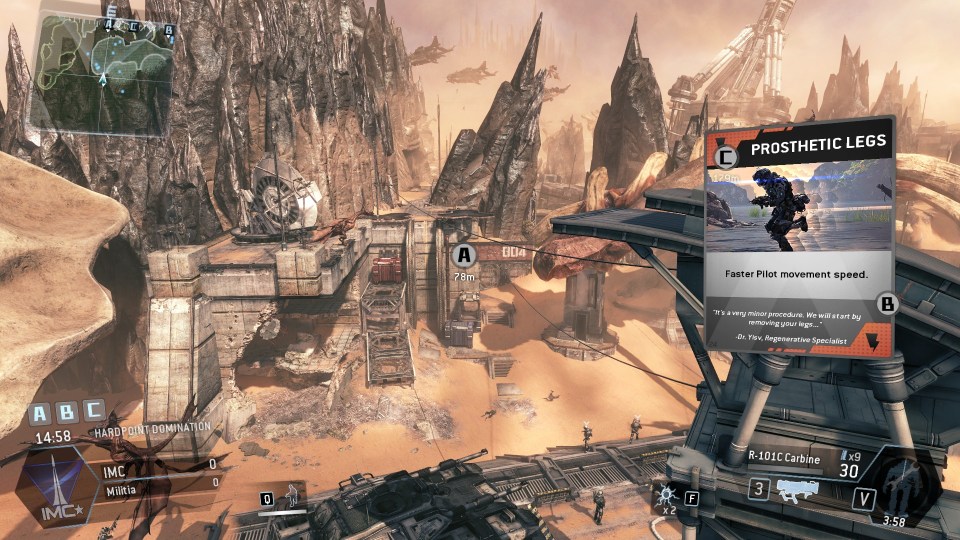Activate the pilot tactical ability icon

pyautogui.click(x=292, y=496)
